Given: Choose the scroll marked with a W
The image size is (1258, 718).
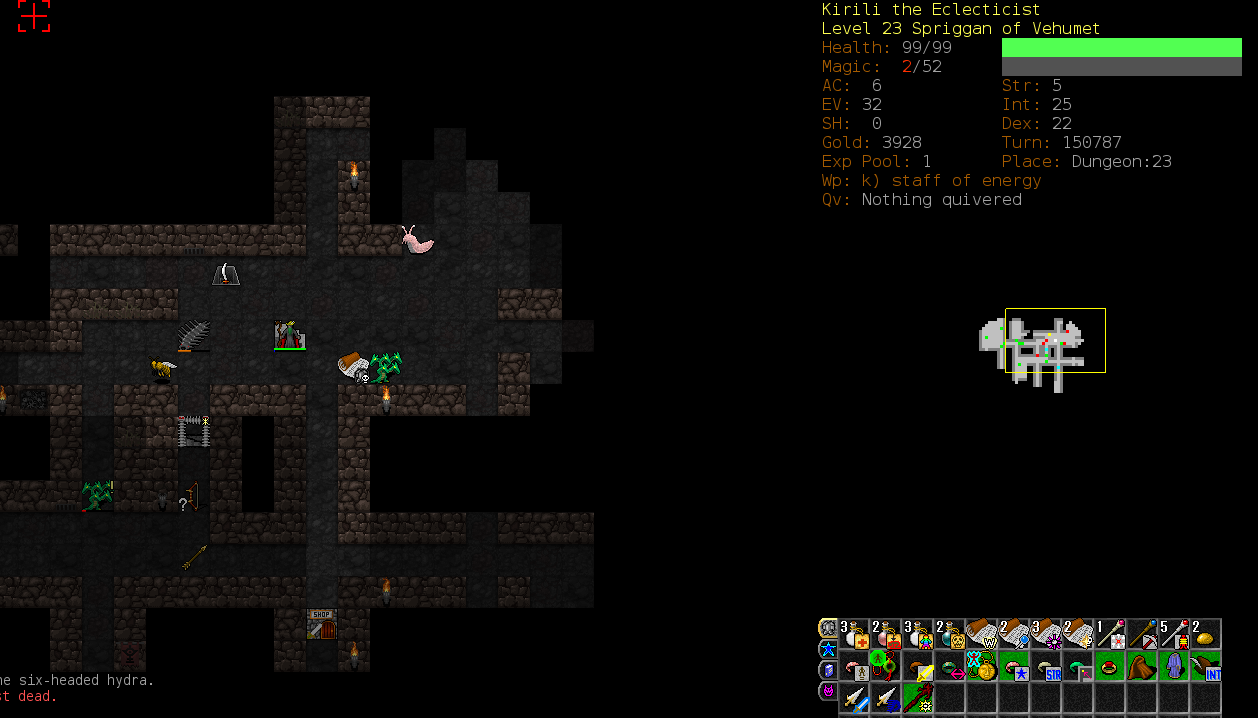Looking at the screenshot, I should click(982, 634).
